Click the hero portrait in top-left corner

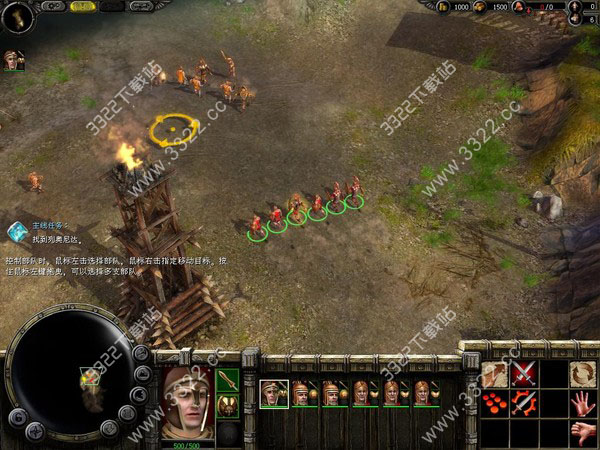point(13,59)
